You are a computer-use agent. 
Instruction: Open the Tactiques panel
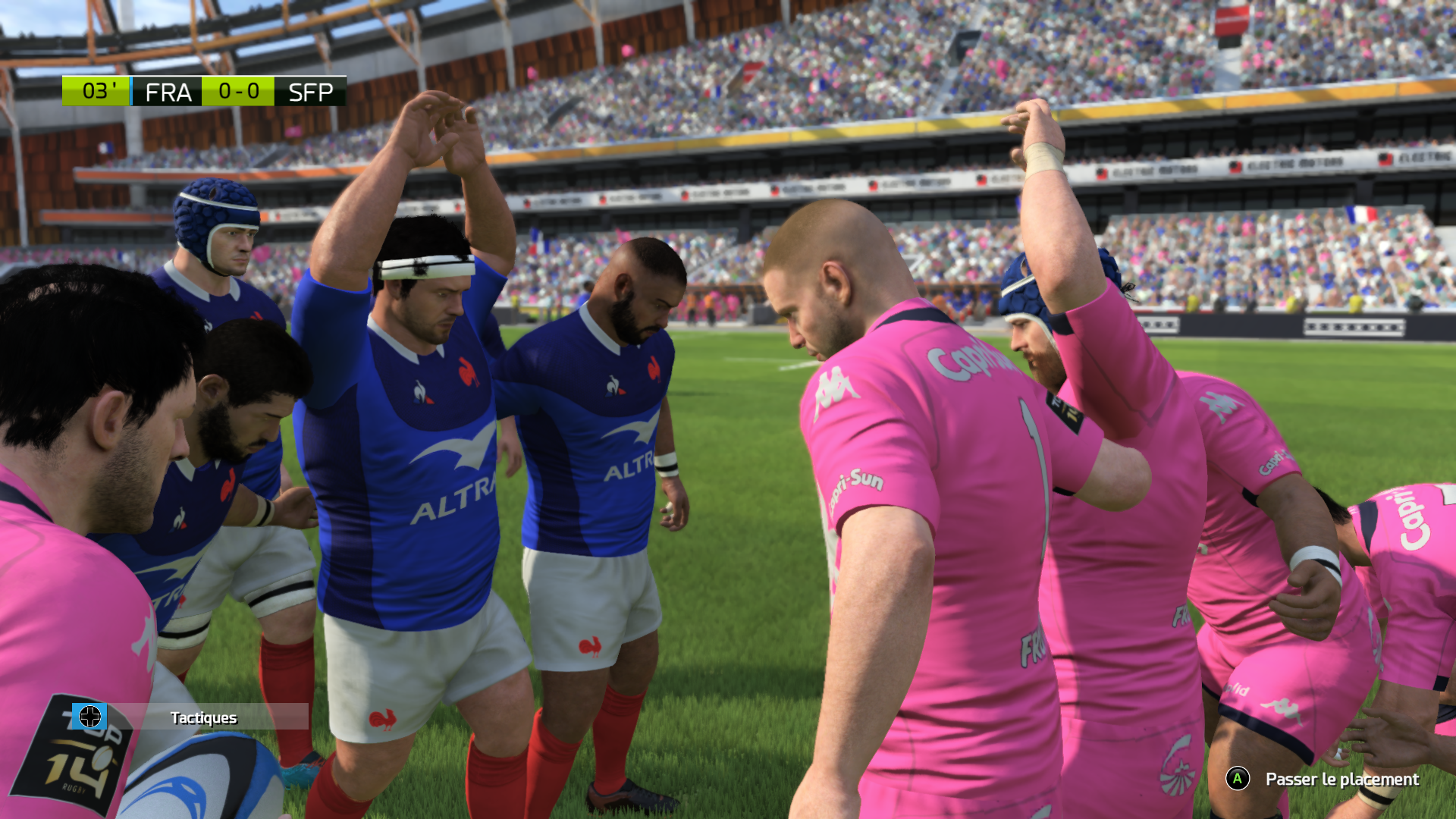pos(202,717)
